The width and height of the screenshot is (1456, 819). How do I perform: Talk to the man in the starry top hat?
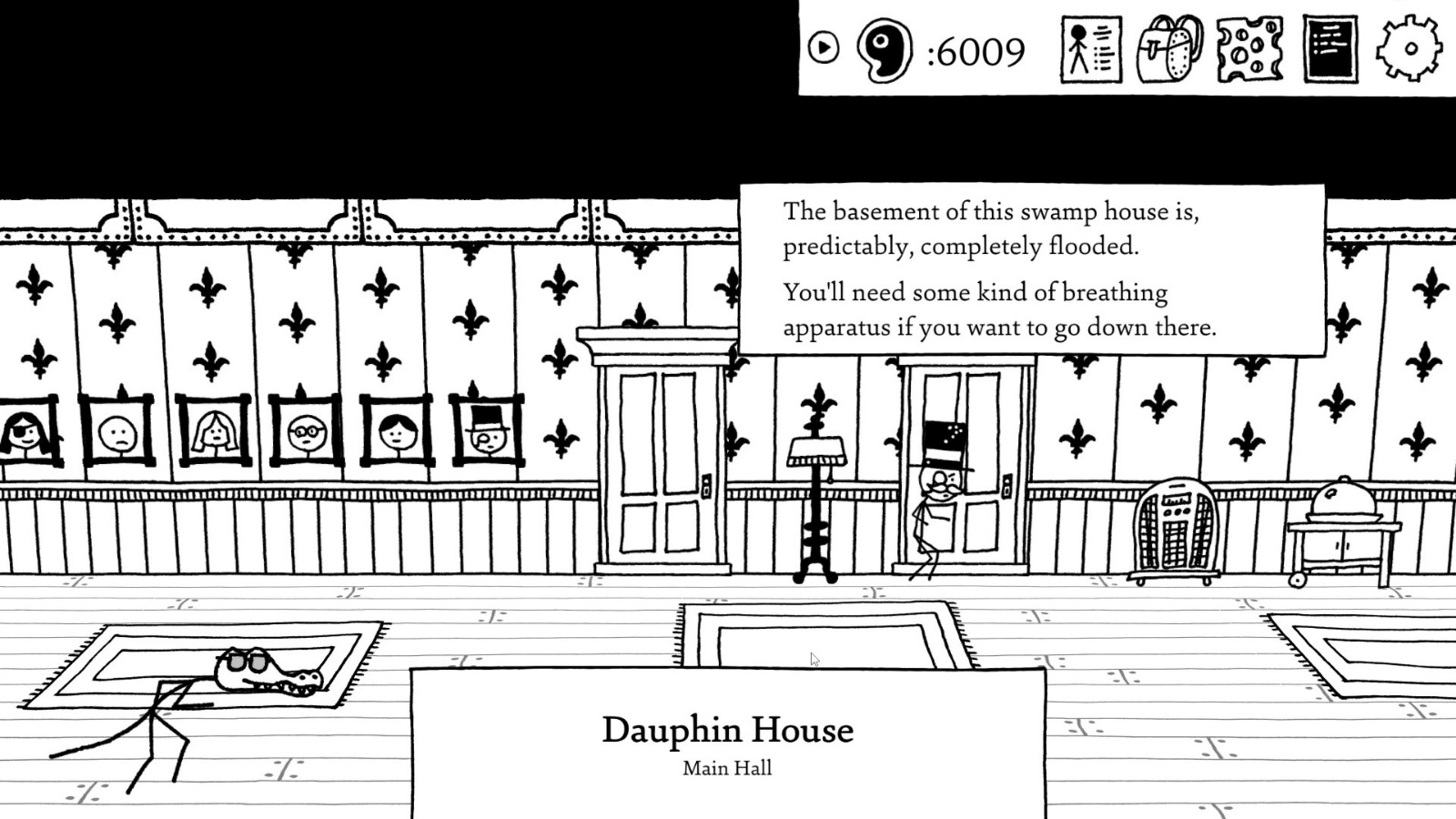939,482
